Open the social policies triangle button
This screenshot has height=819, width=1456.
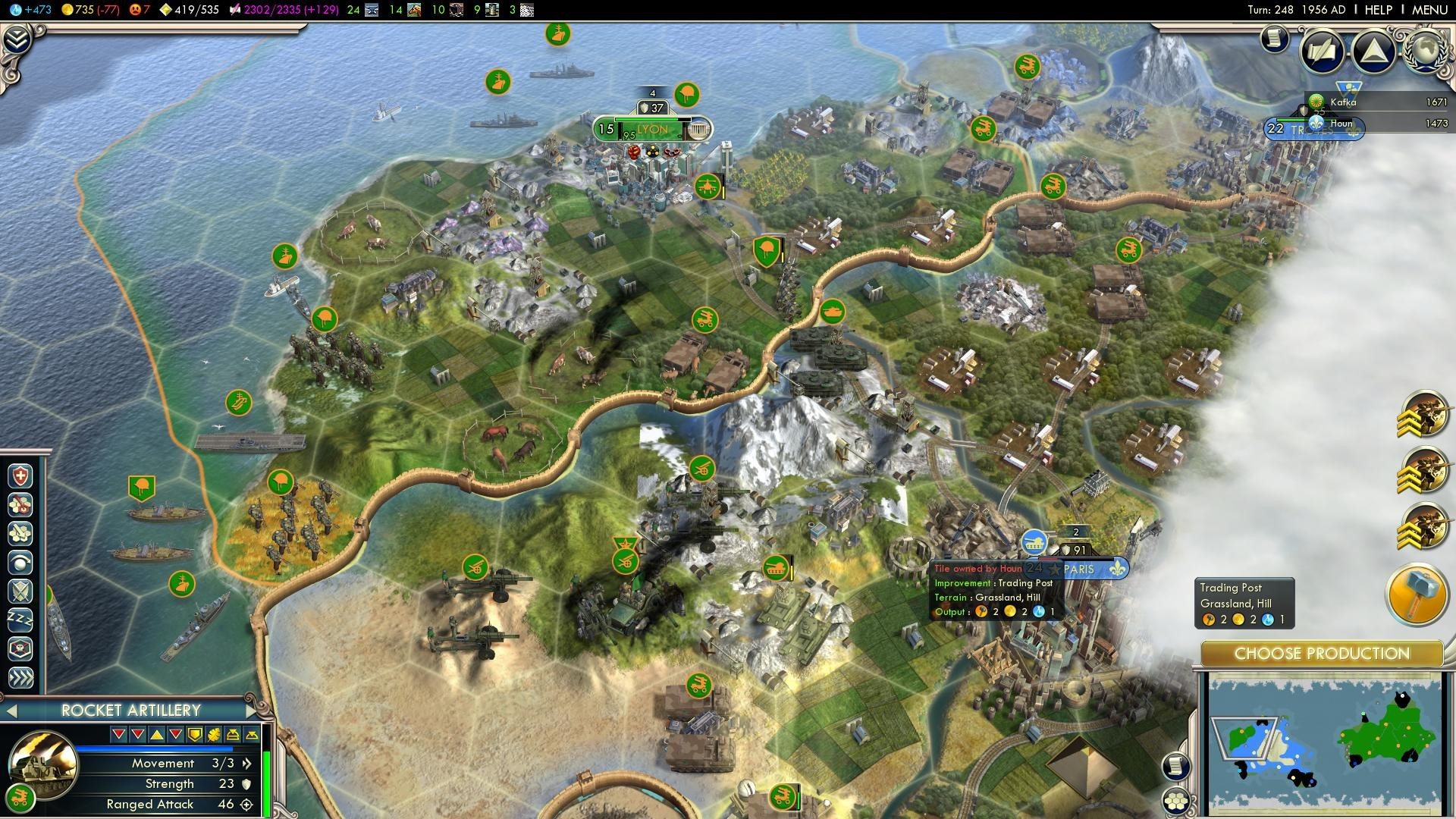(1373, 51)
